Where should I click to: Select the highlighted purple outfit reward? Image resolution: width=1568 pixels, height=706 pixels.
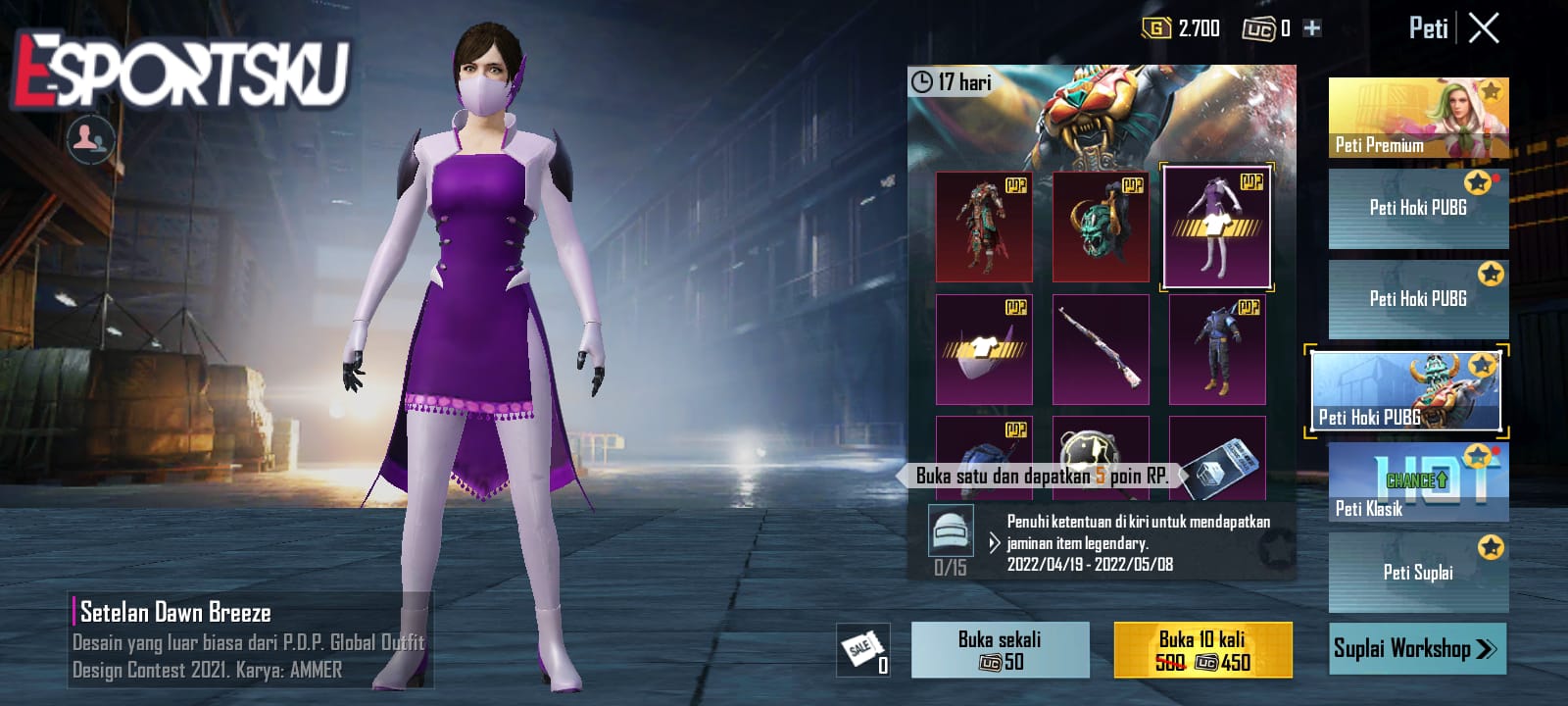pos(1218,226)
